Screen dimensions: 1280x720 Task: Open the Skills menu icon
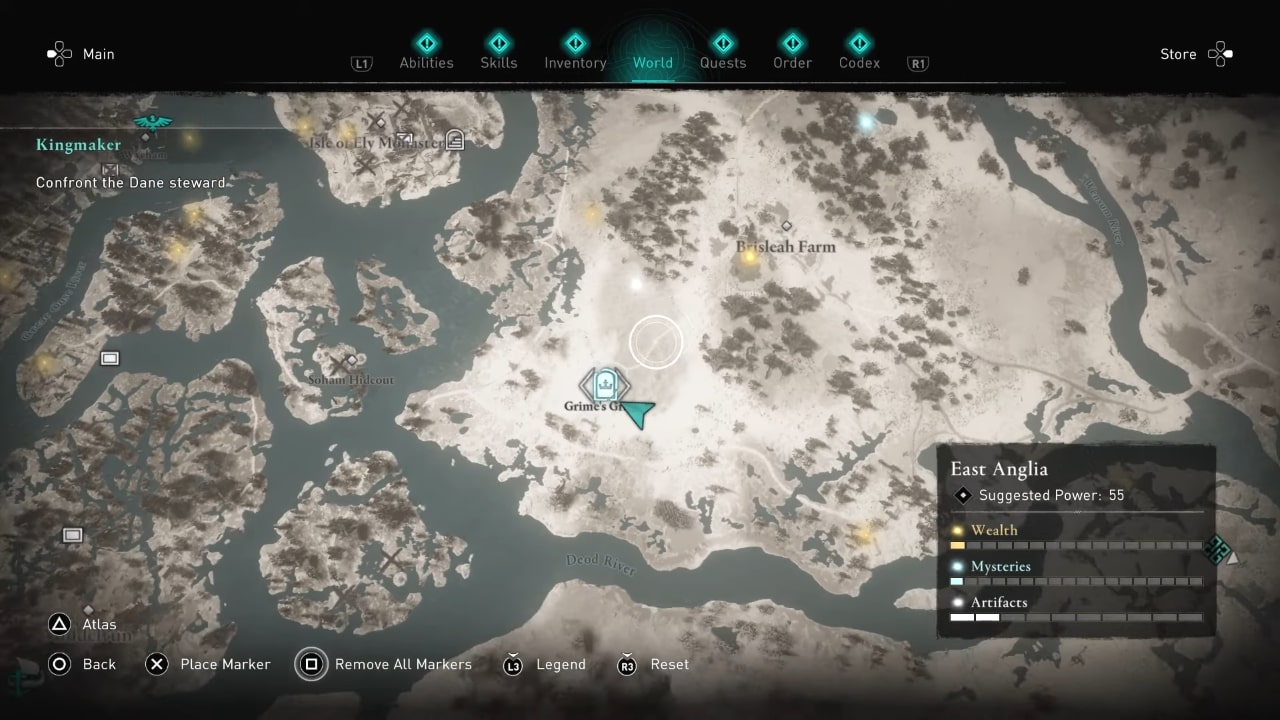tap(499, 44)
